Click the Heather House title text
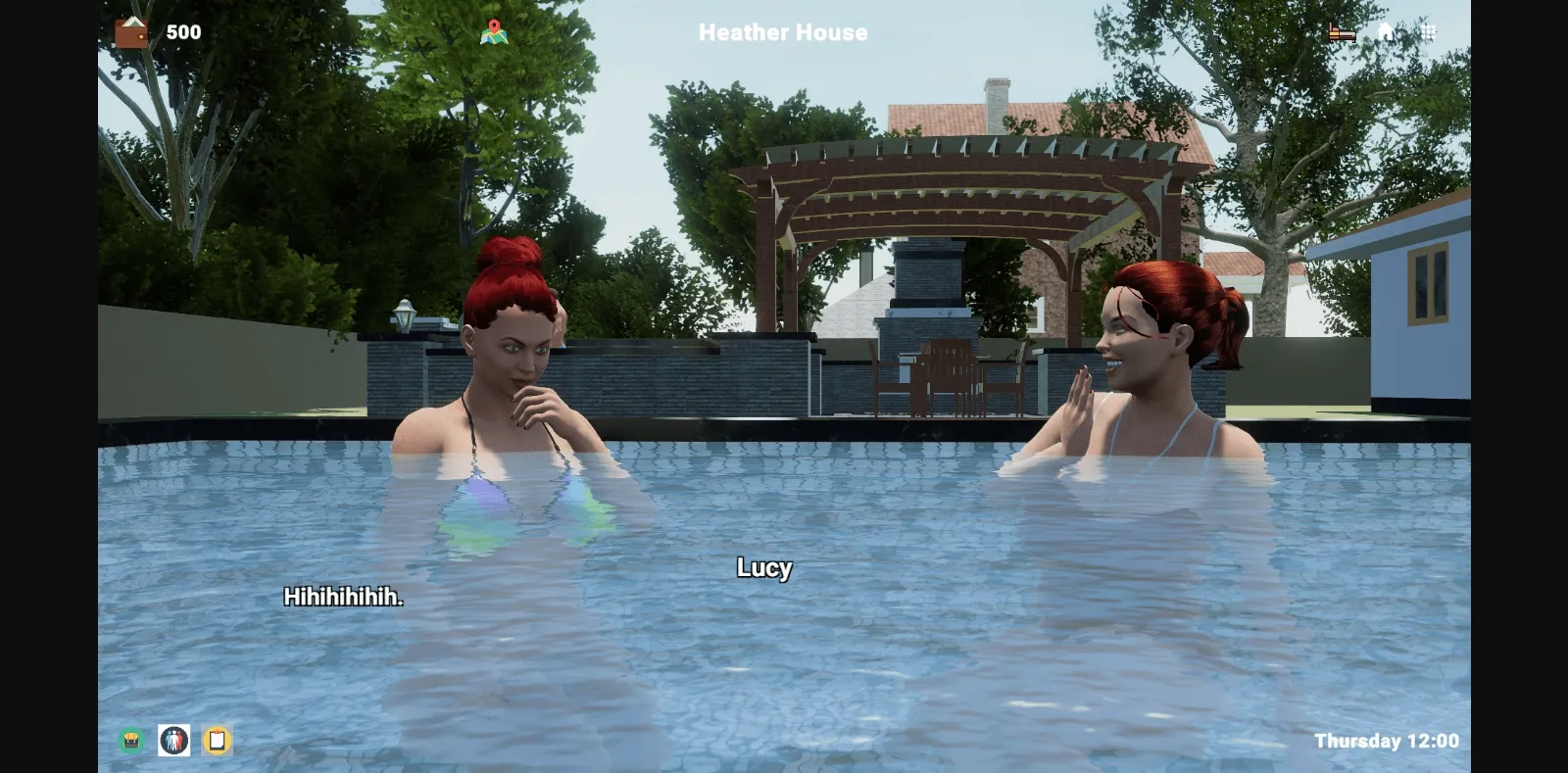1568x773 pixels. pos(782,32)
